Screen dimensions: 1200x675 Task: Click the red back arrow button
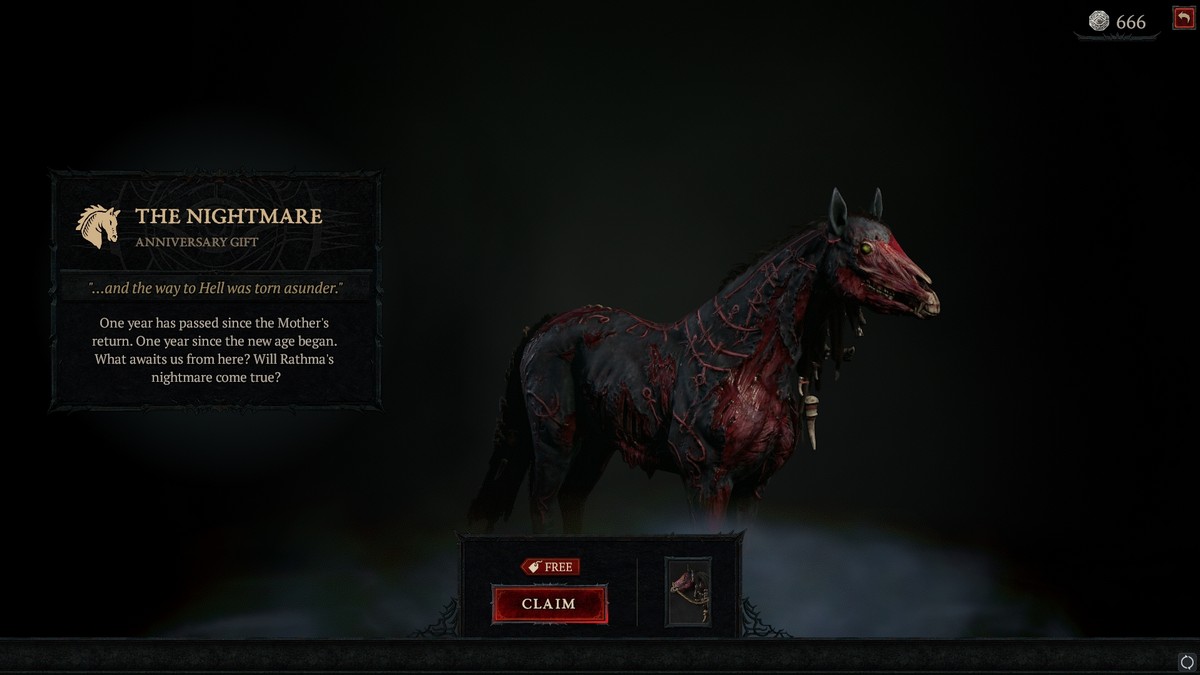[1183, 19]
